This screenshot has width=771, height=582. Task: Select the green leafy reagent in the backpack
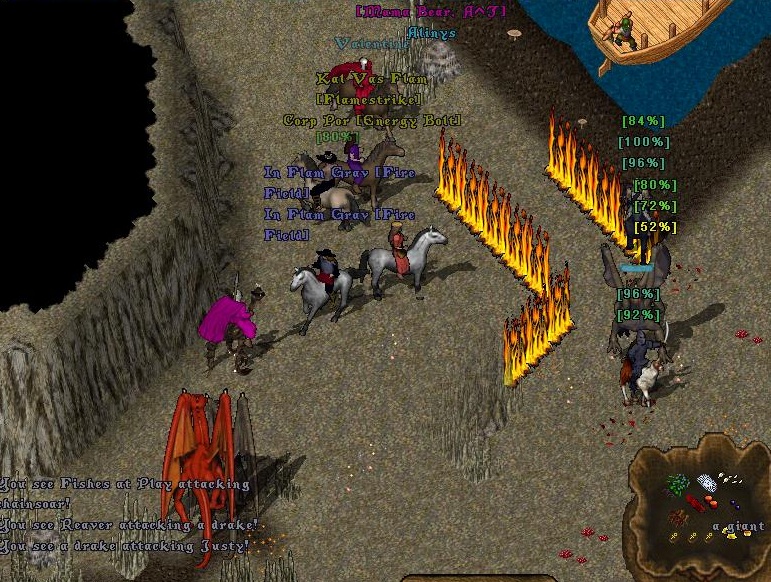(x=677, y=484)
